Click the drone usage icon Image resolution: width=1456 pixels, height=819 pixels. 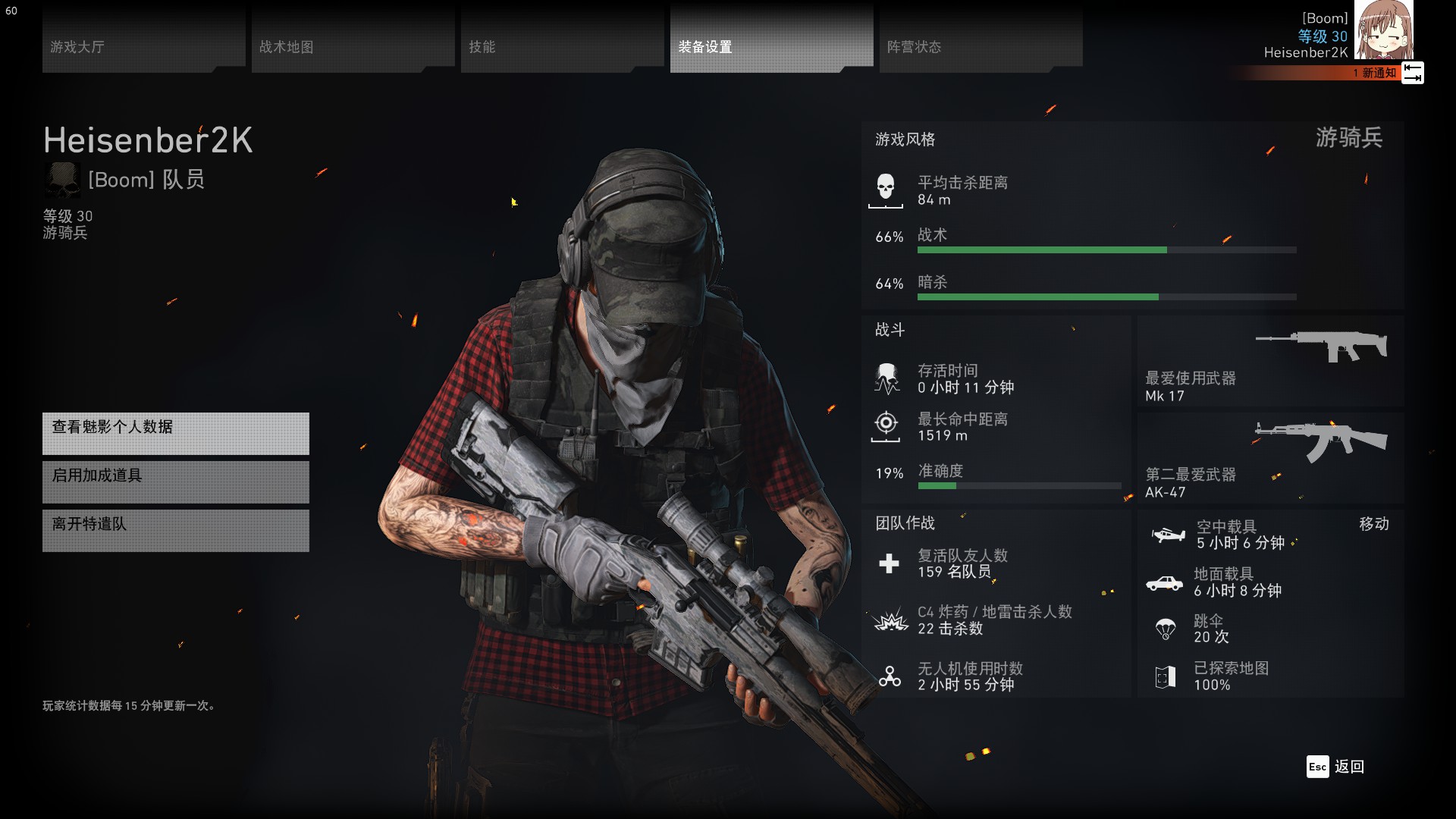pos(889,676)
